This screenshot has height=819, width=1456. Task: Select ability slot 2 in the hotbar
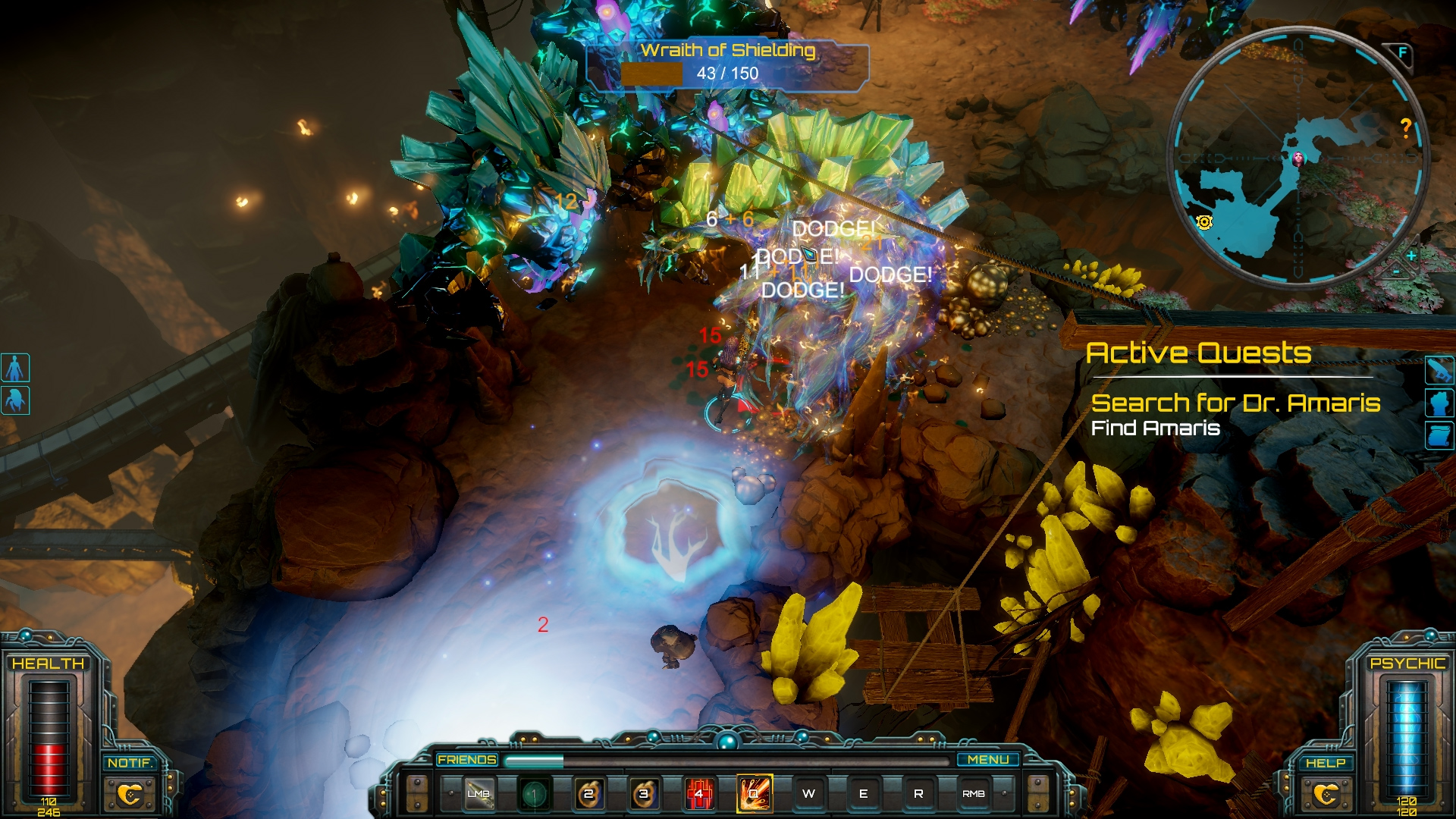pyautogui.click(x=587, y=794)
